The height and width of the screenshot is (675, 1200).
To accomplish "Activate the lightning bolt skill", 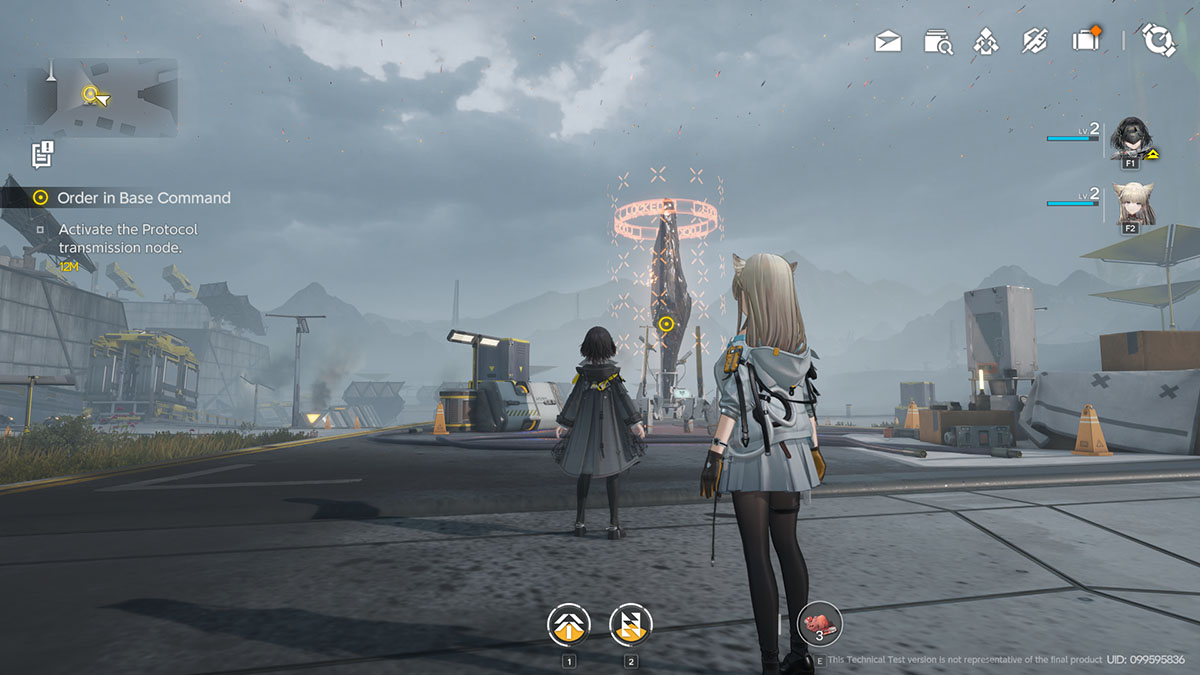I will coord(631,626).
